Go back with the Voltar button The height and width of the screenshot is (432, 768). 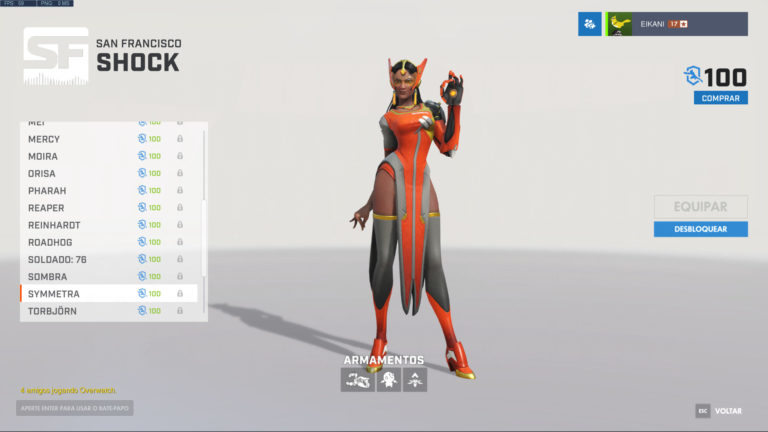coord(719,411)
